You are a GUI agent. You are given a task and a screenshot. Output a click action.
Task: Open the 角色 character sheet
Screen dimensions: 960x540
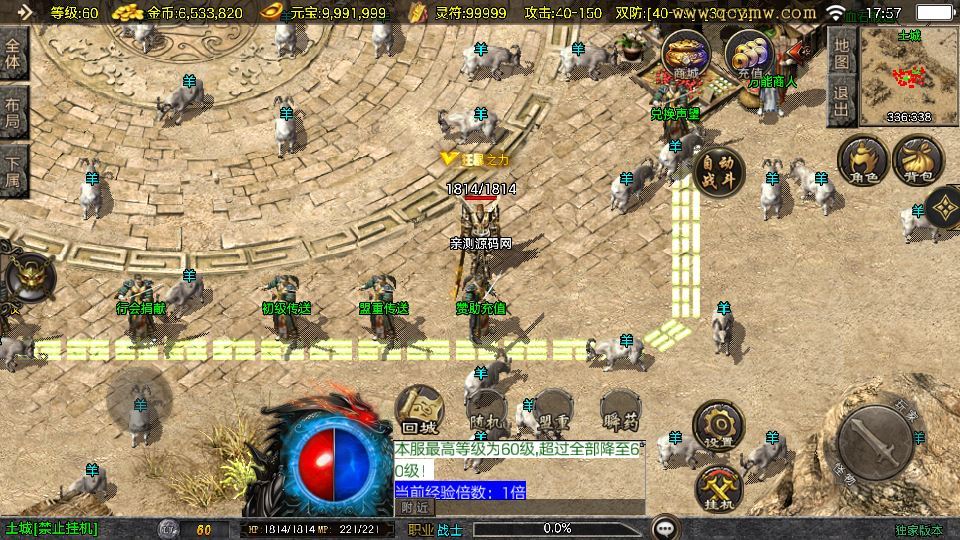pyautogui.click(x=863, y=160)
